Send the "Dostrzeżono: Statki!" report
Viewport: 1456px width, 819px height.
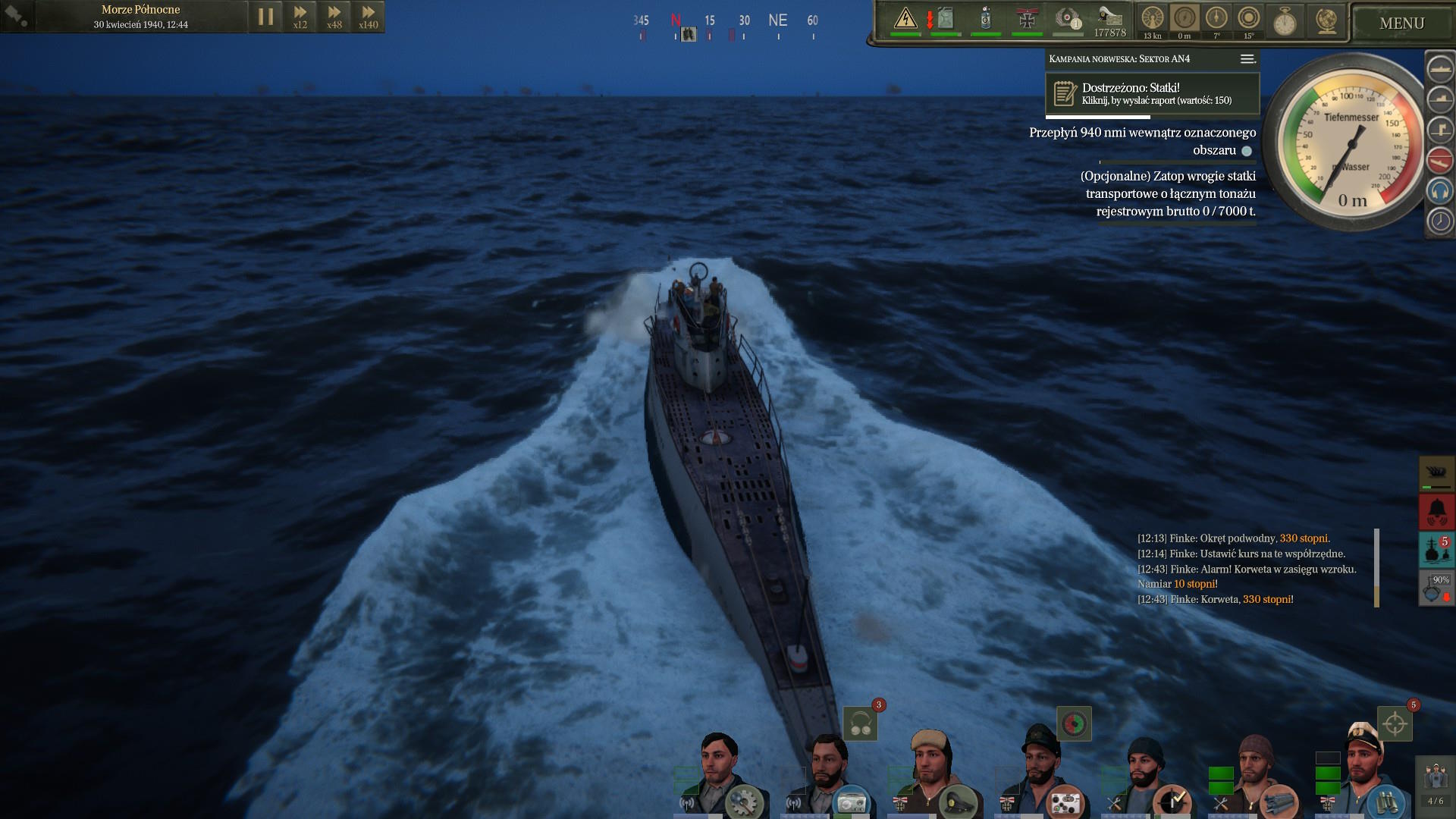click(1152, 94)
